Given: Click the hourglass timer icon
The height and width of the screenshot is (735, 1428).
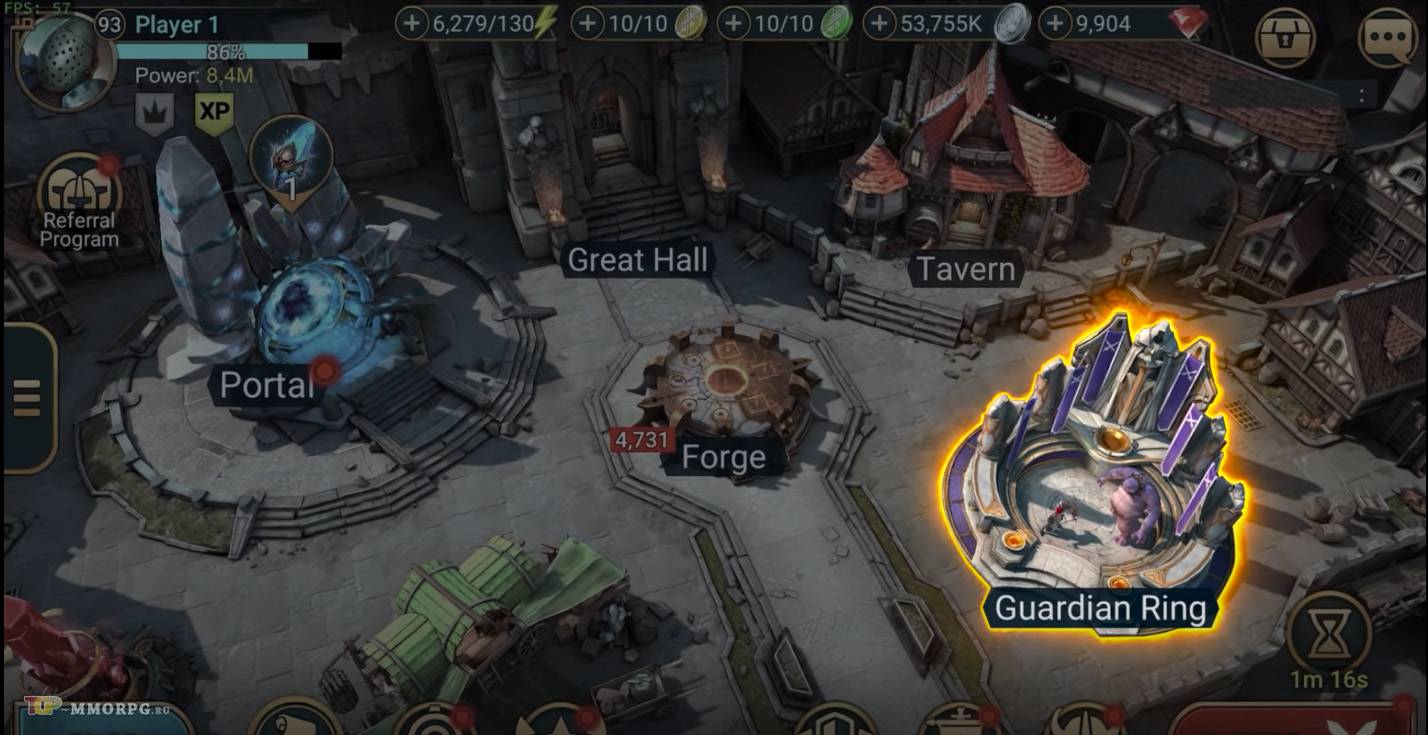Looking at the screenshot, I should 1328,634.
